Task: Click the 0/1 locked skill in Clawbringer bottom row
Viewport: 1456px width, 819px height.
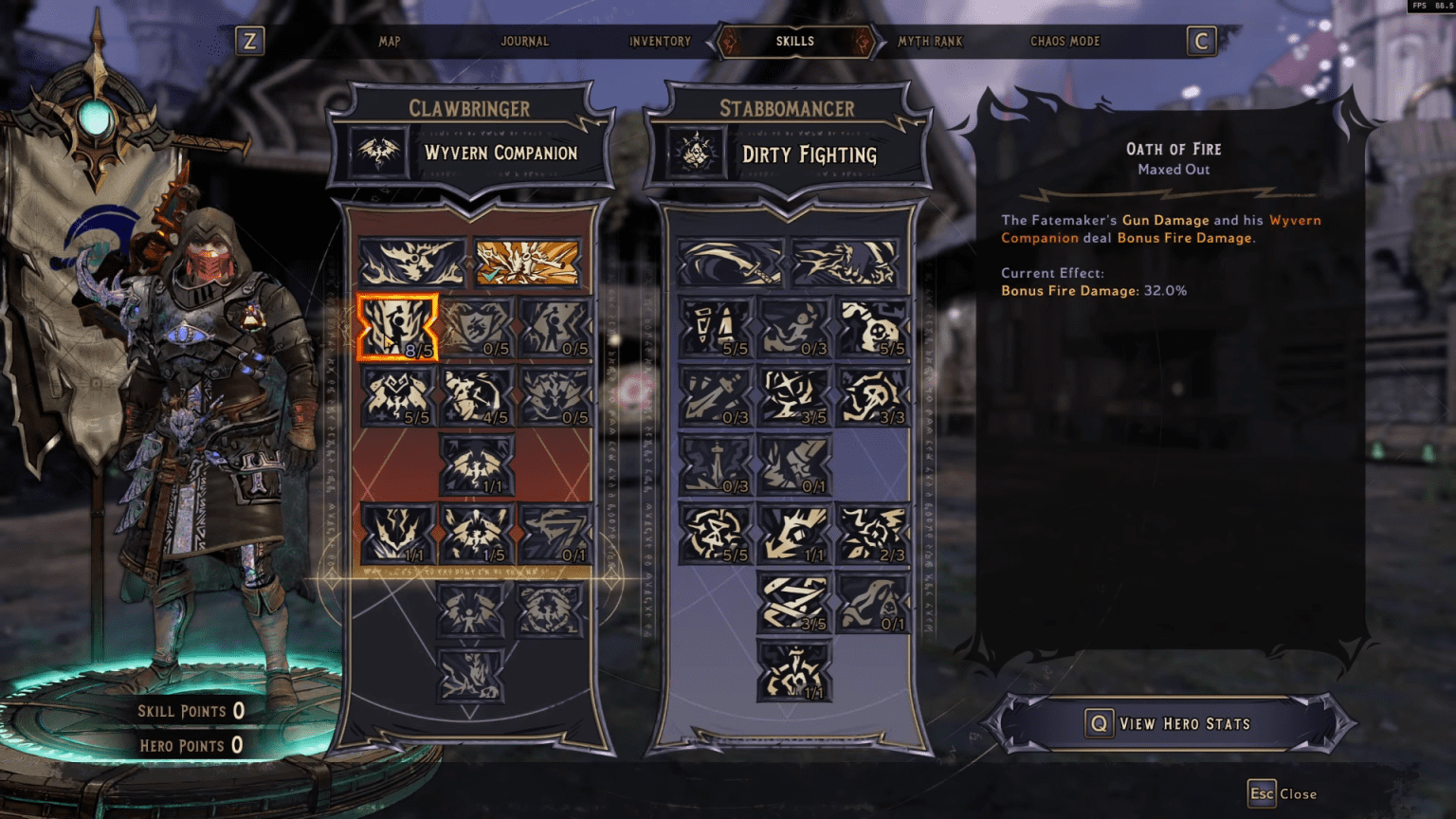Action: [x=555, y=532]
